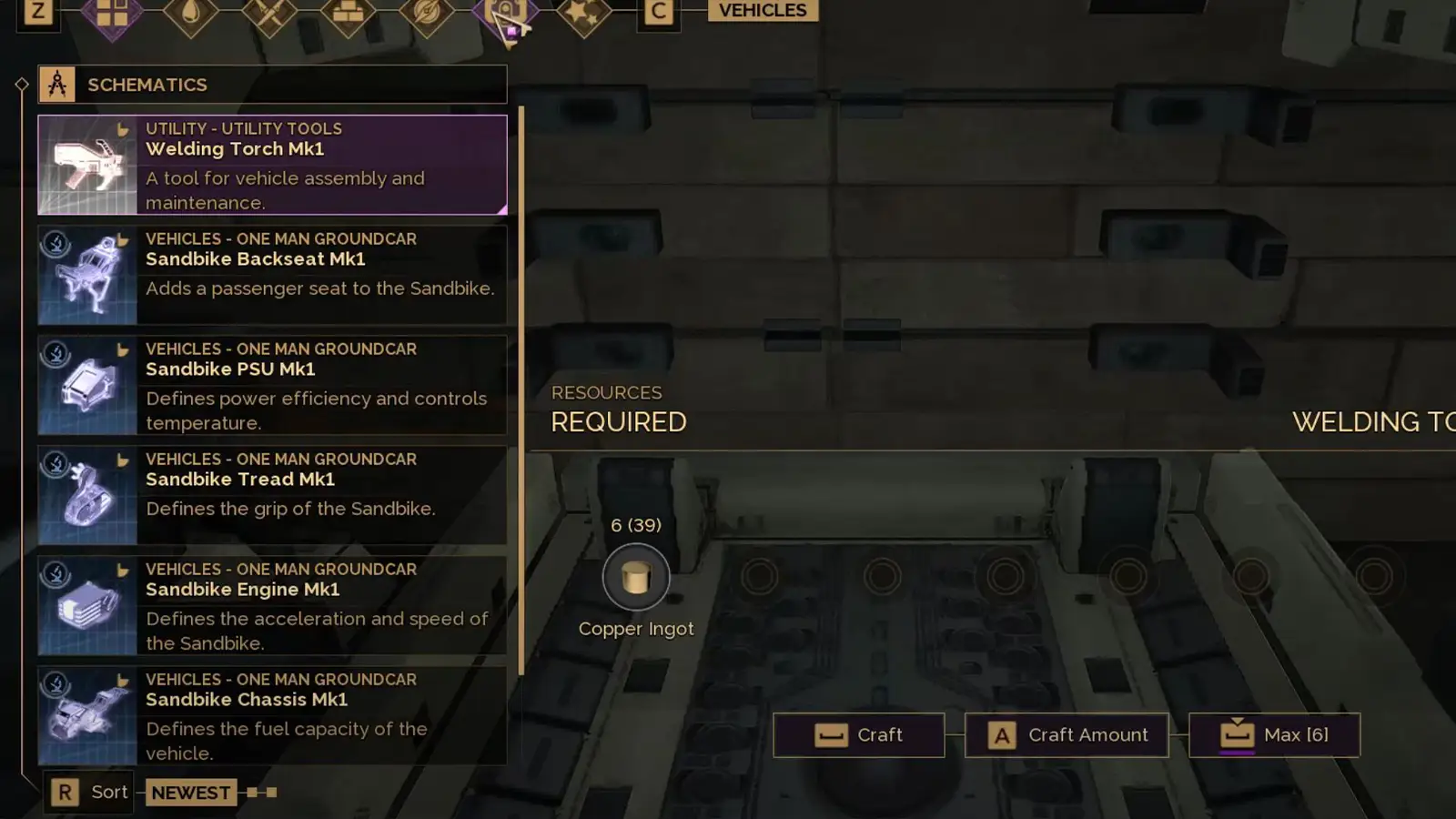The height and width of the screenshot is (819, 1456).
Task: Switch to the crossed blades category tab
Action: pyautogui.click(x=269, y=14)
